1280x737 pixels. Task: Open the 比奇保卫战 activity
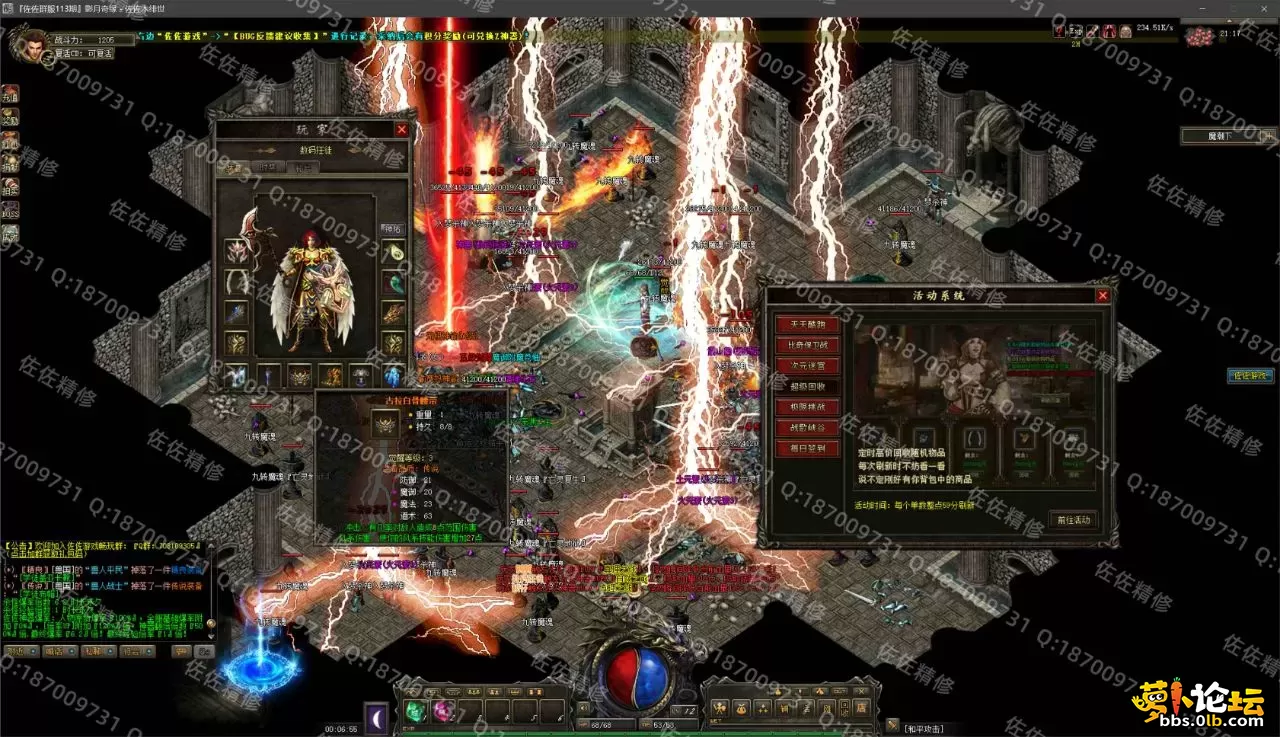808,345
